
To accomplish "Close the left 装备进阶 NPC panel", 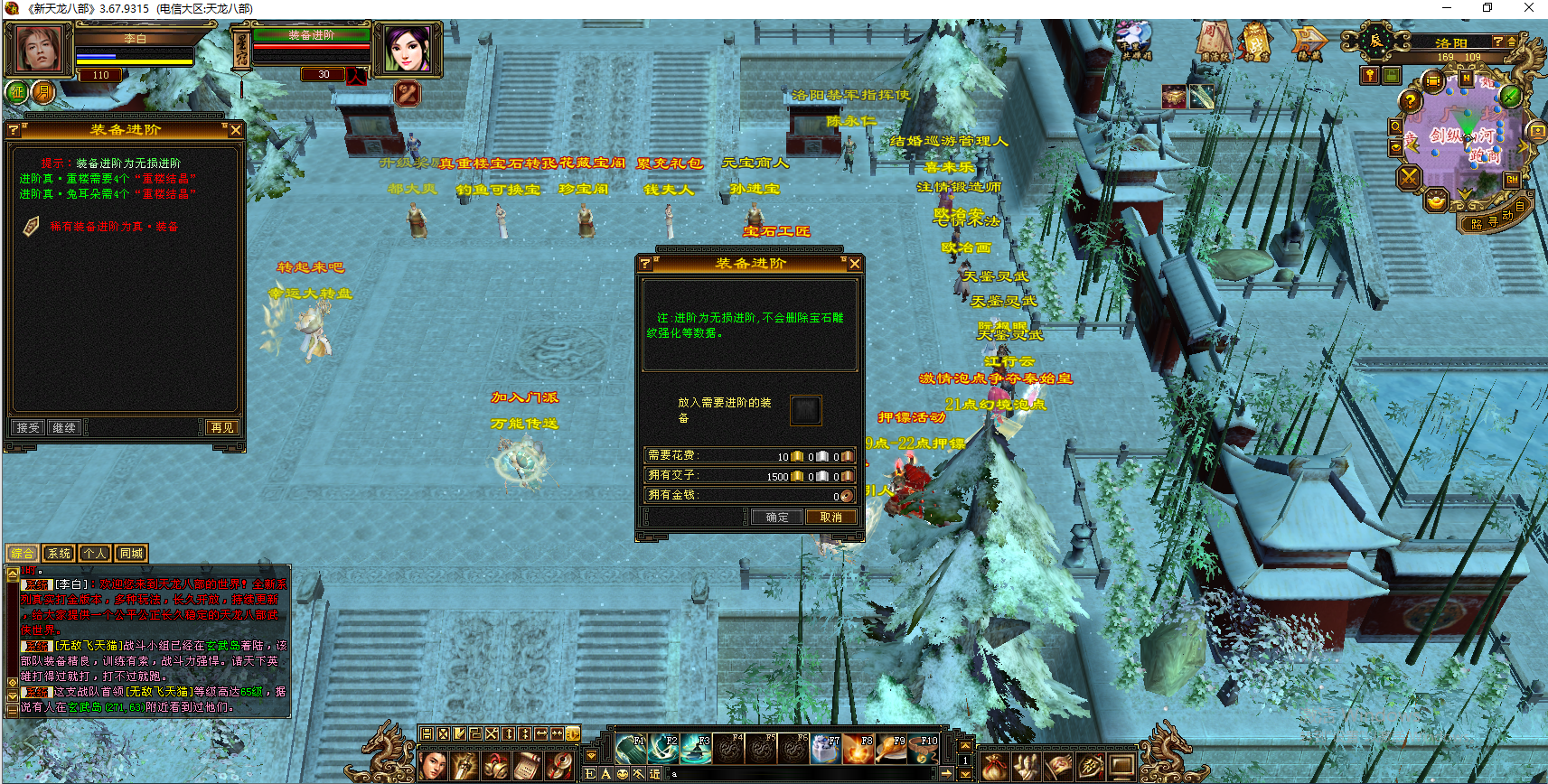I will 235,130.
